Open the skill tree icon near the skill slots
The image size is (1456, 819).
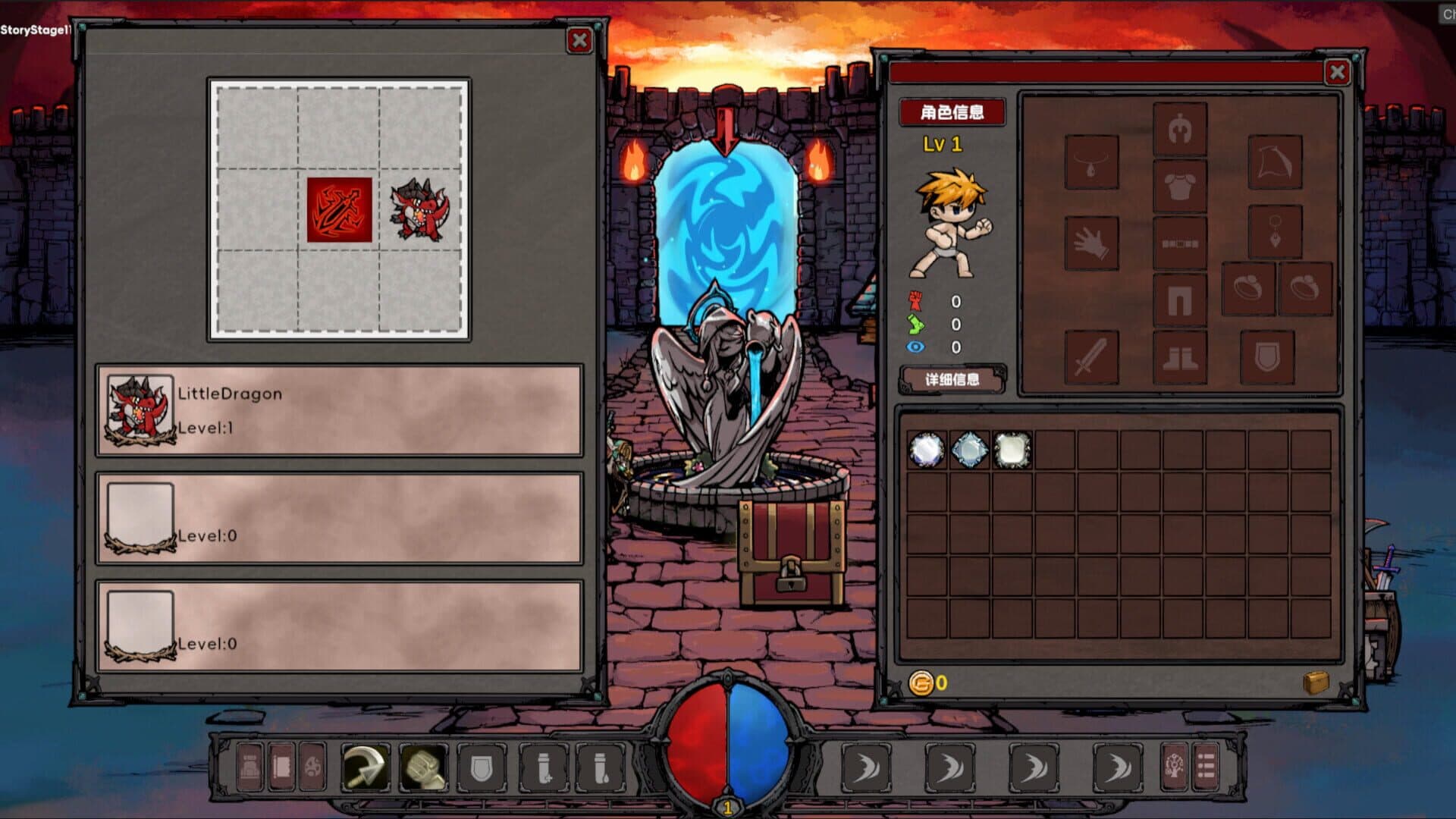pyautogui.click(x=1172, y=767)
